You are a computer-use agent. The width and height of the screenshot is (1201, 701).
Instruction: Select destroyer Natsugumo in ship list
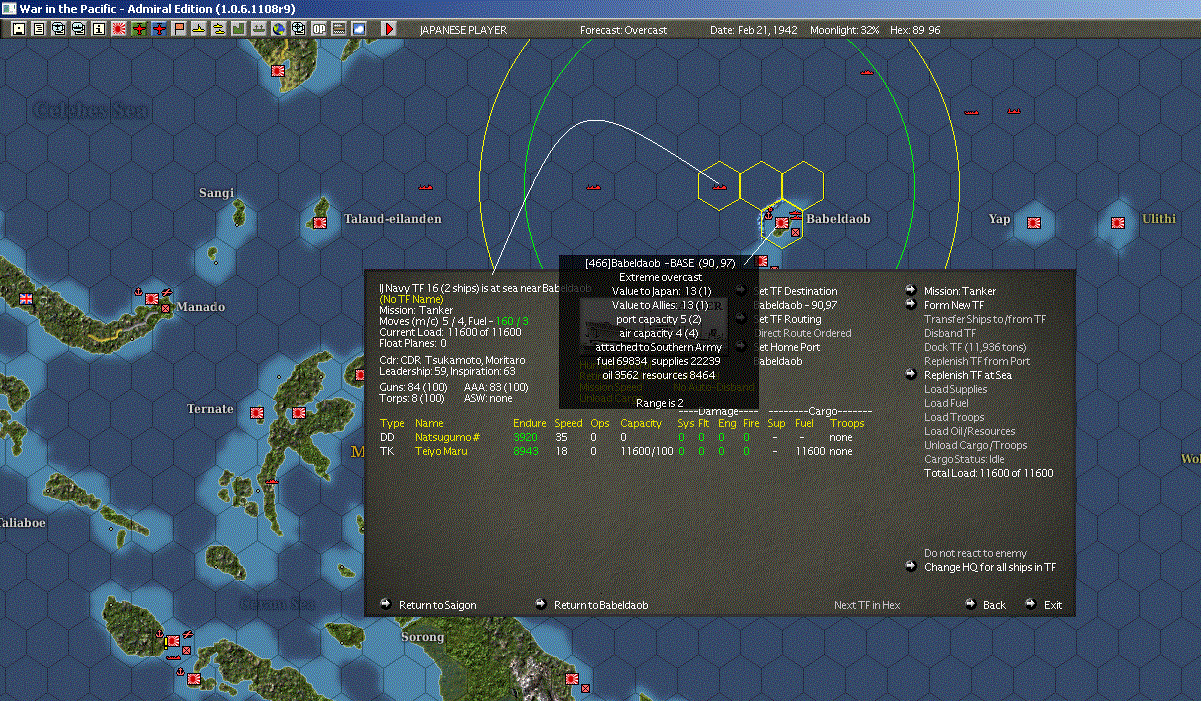click(447, 437)
